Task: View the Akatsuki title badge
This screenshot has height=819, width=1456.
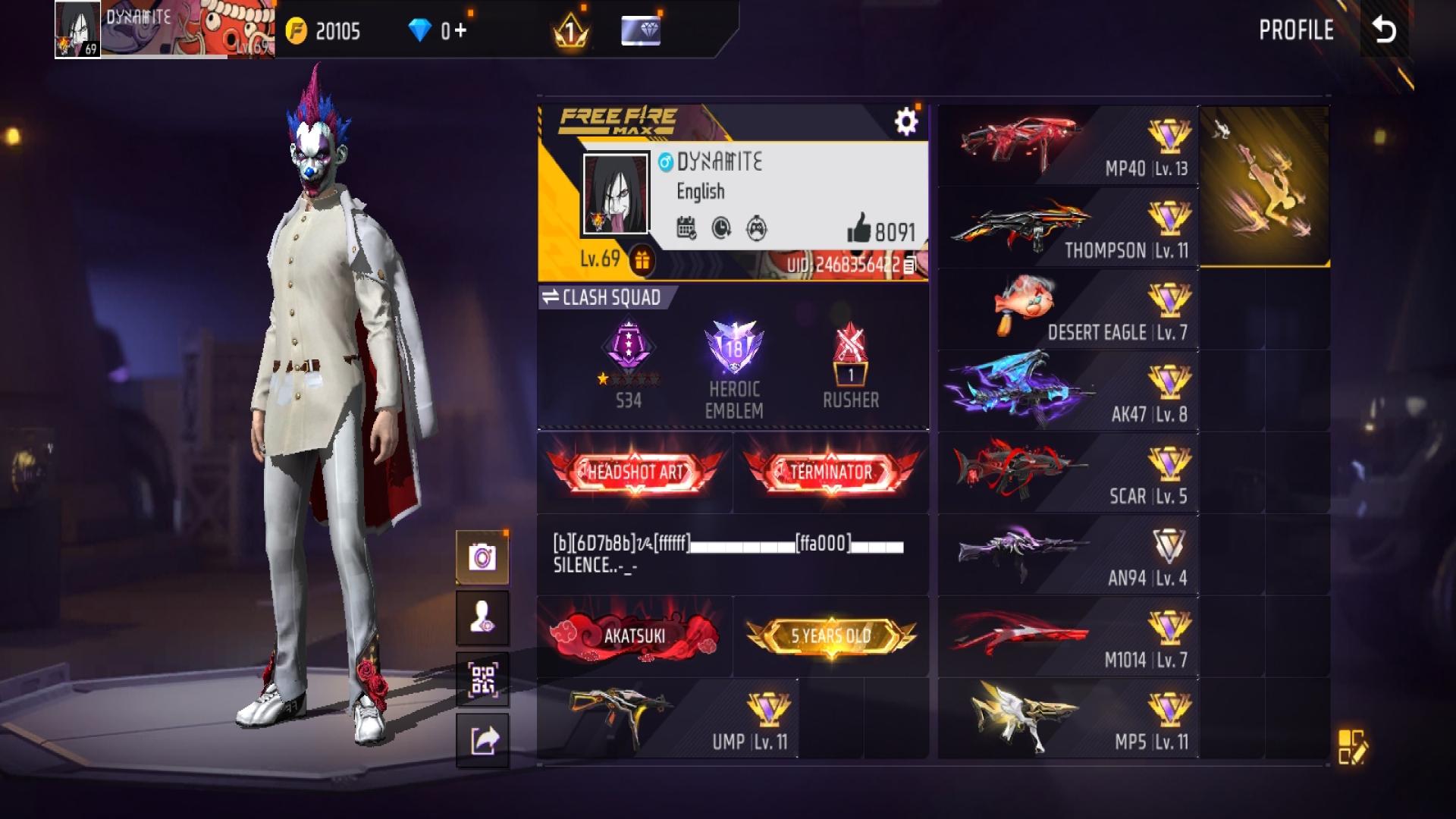Action: pyautogui.click(x=634, y=635)
